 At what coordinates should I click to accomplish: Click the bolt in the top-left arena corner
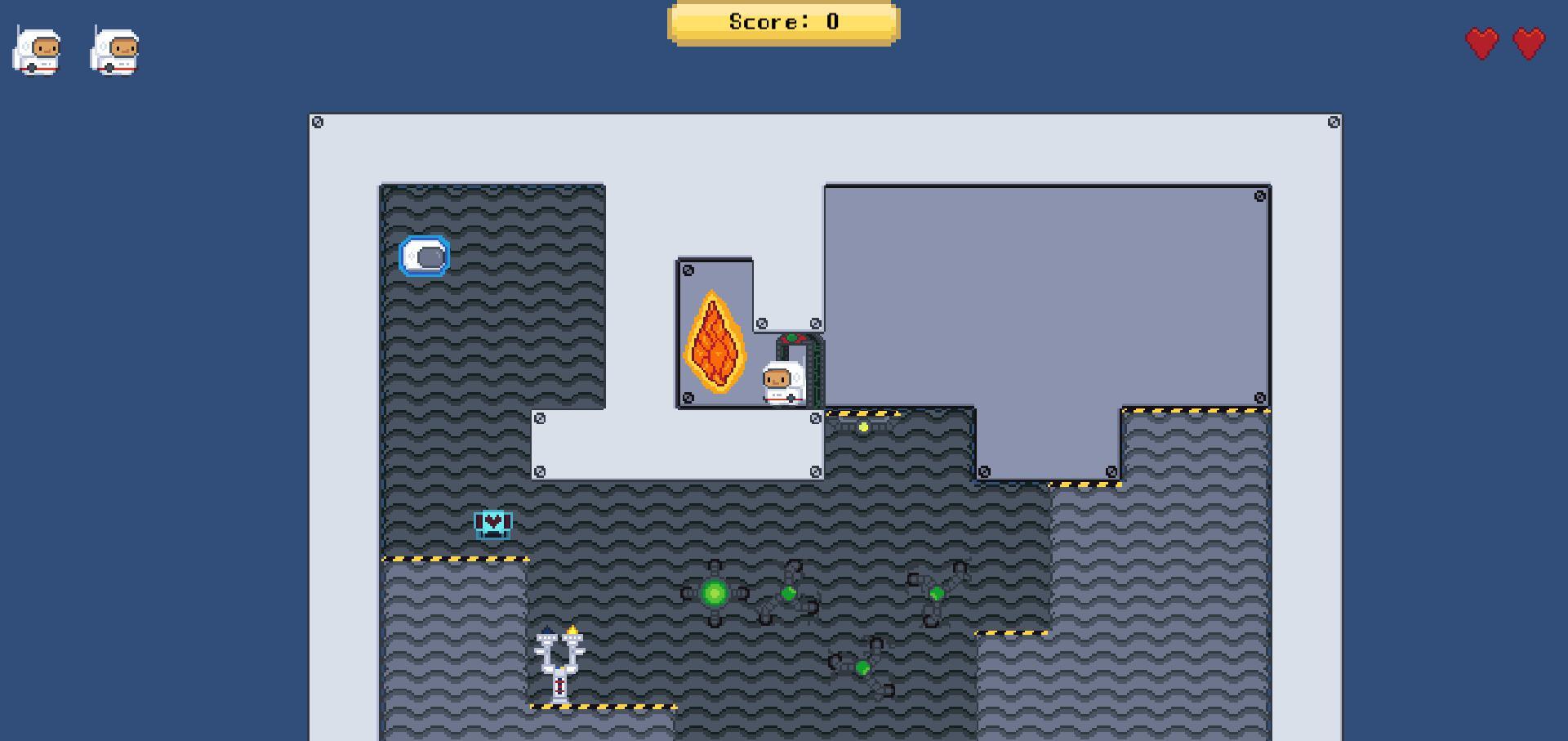click(318, 121)
